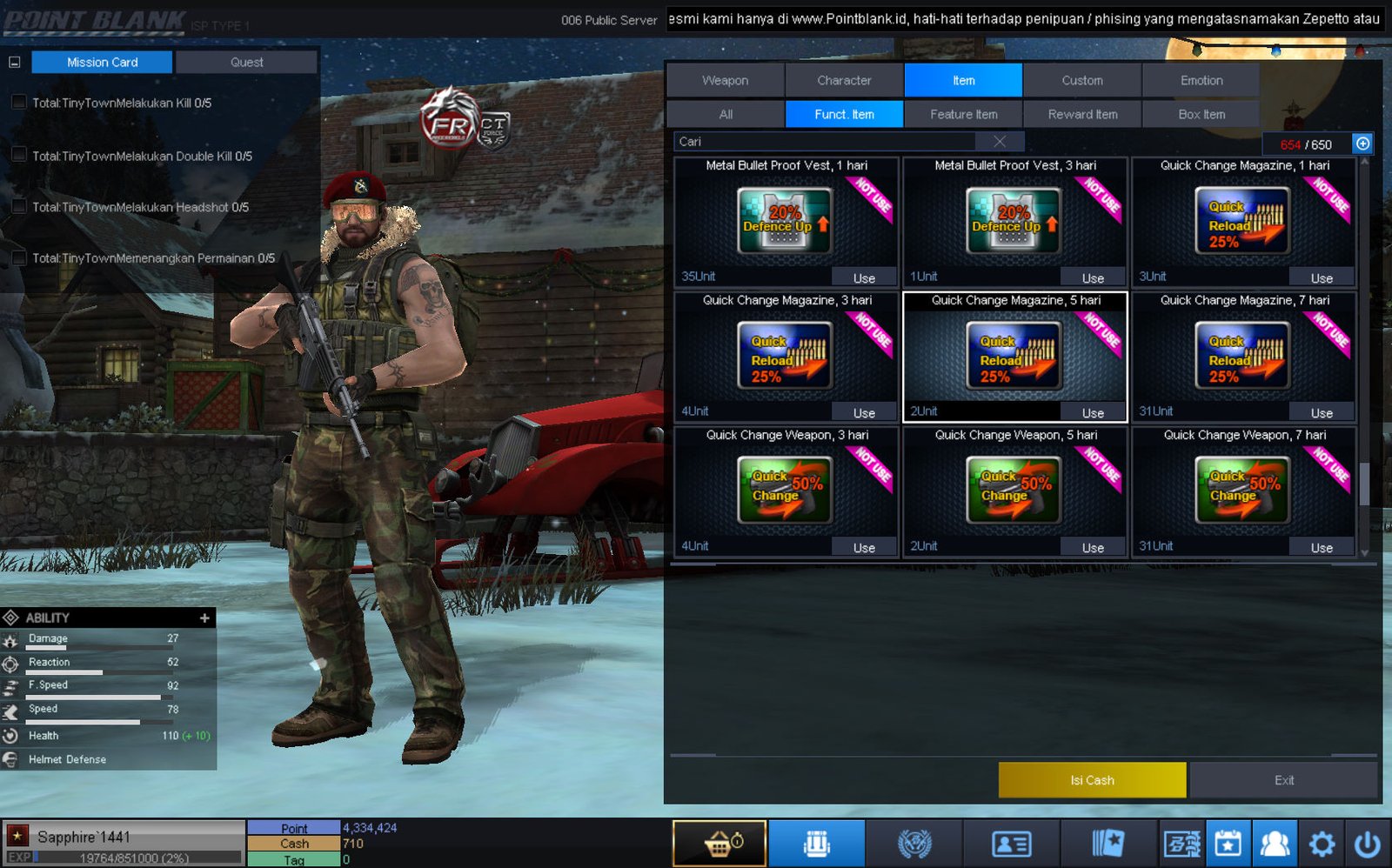Click the Cari search field
This screenshot has width=1392, height=868.
point(826,142)
